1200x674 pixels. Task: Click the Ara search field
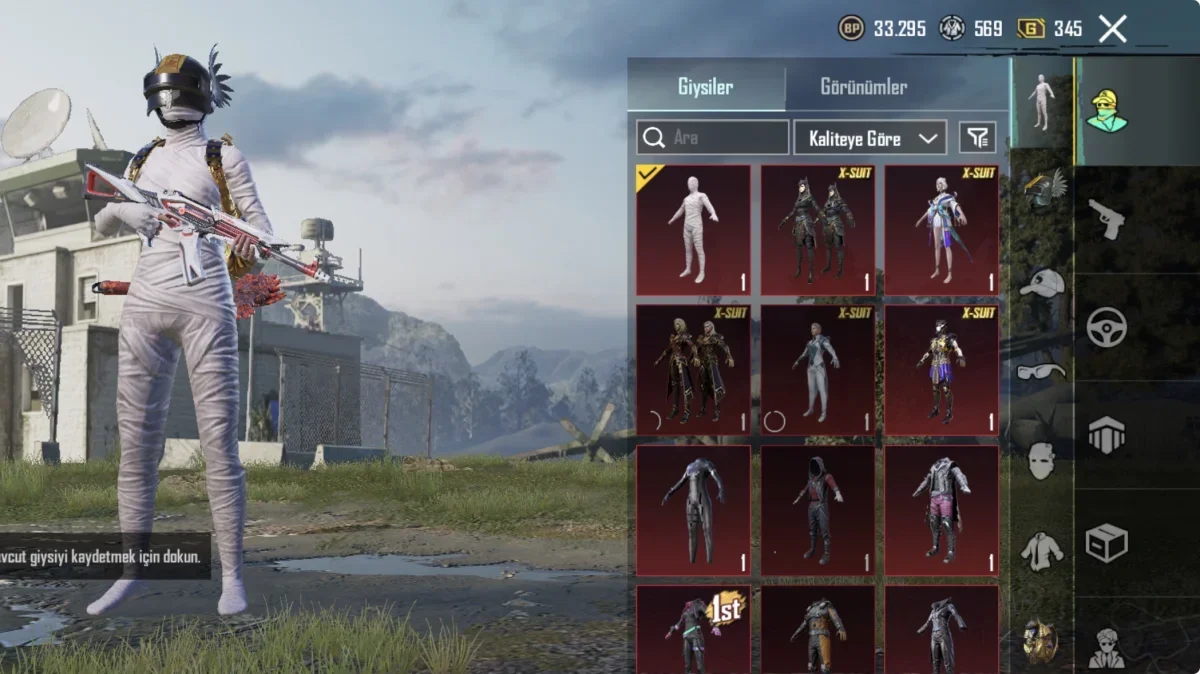[713, 138]
